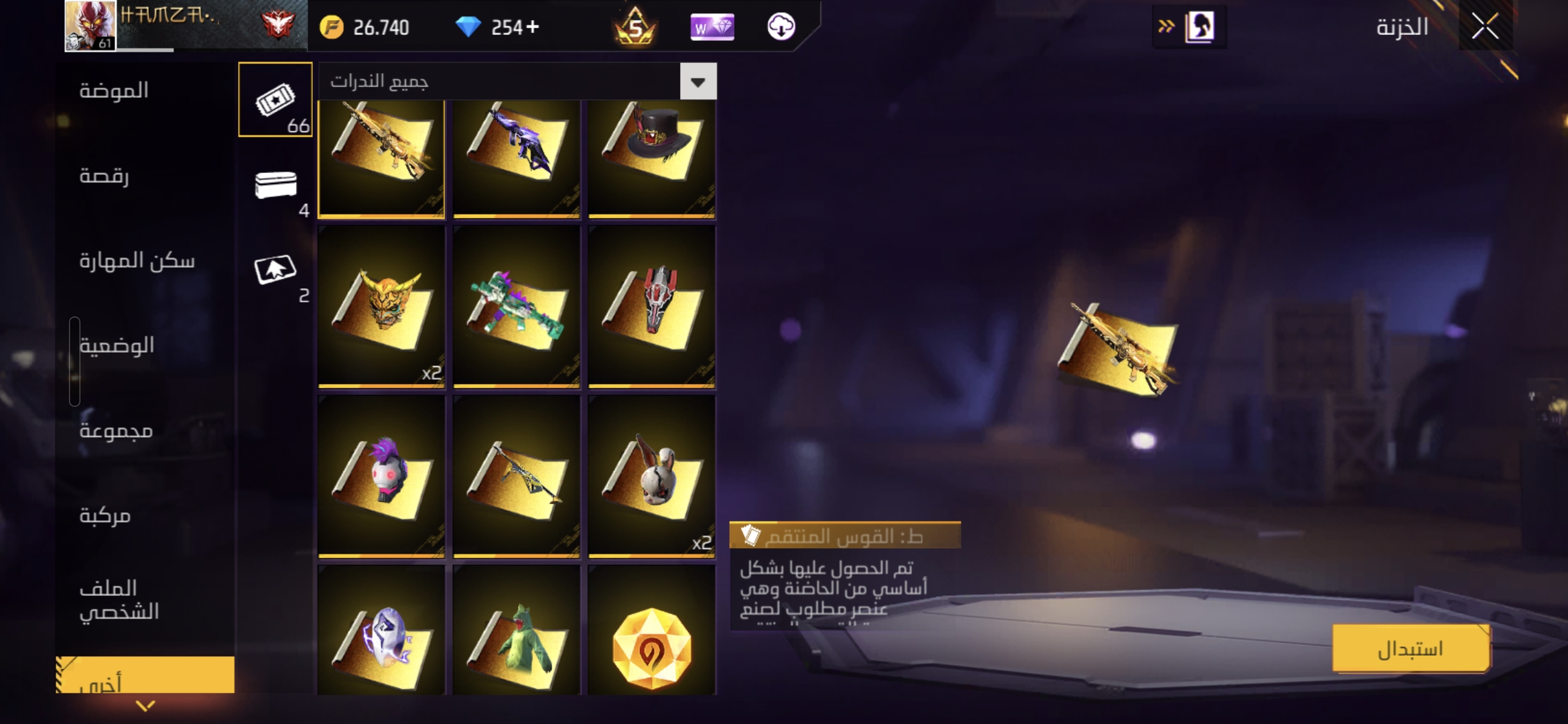The width and height of the screenshot is (1568, 724).
Task: Show the مجموعة collection category
Action: tap(116, 430)
